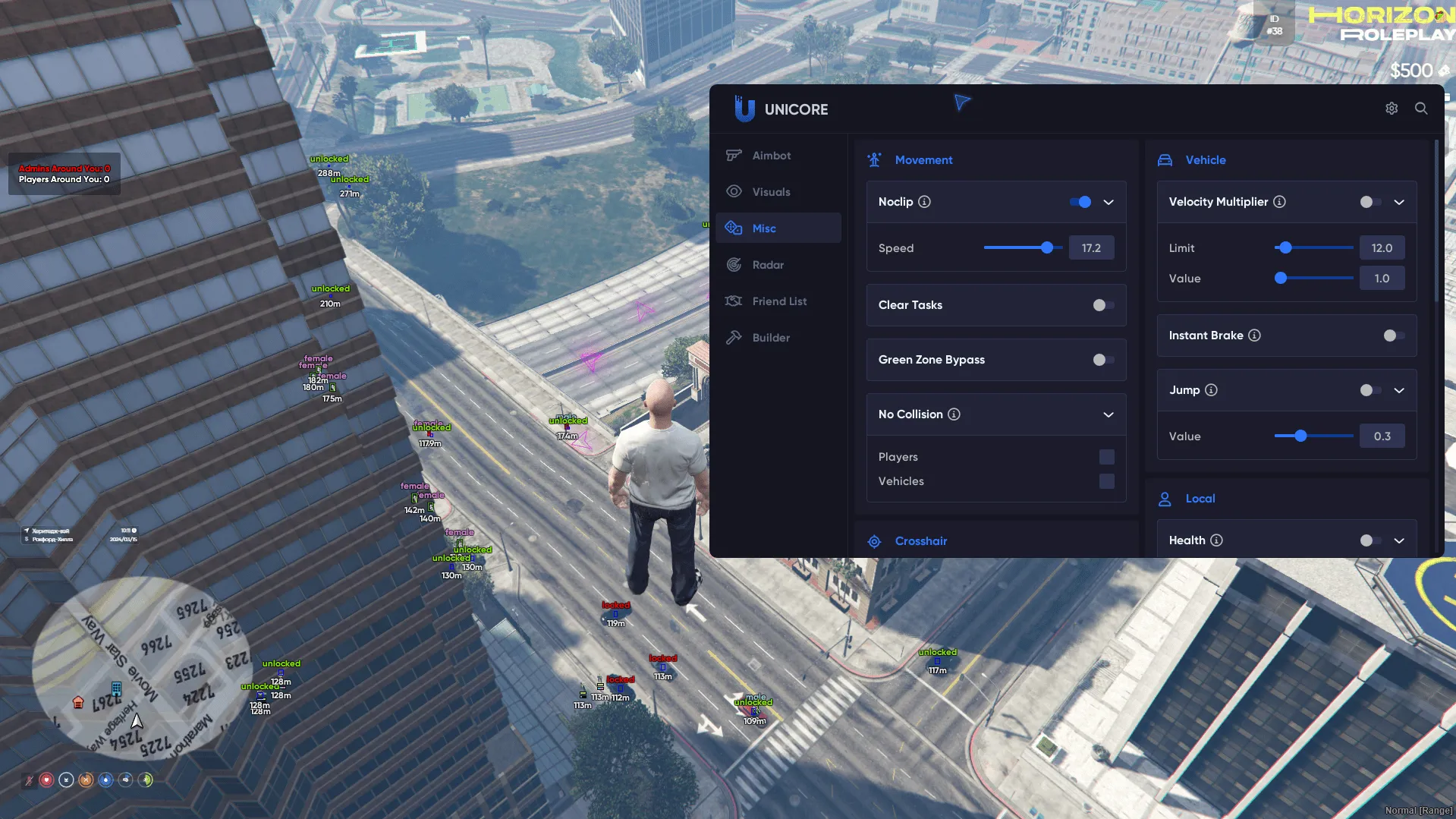Check the No Collision Players box
Screen dimensions: 1456x819
(1107, 457)
